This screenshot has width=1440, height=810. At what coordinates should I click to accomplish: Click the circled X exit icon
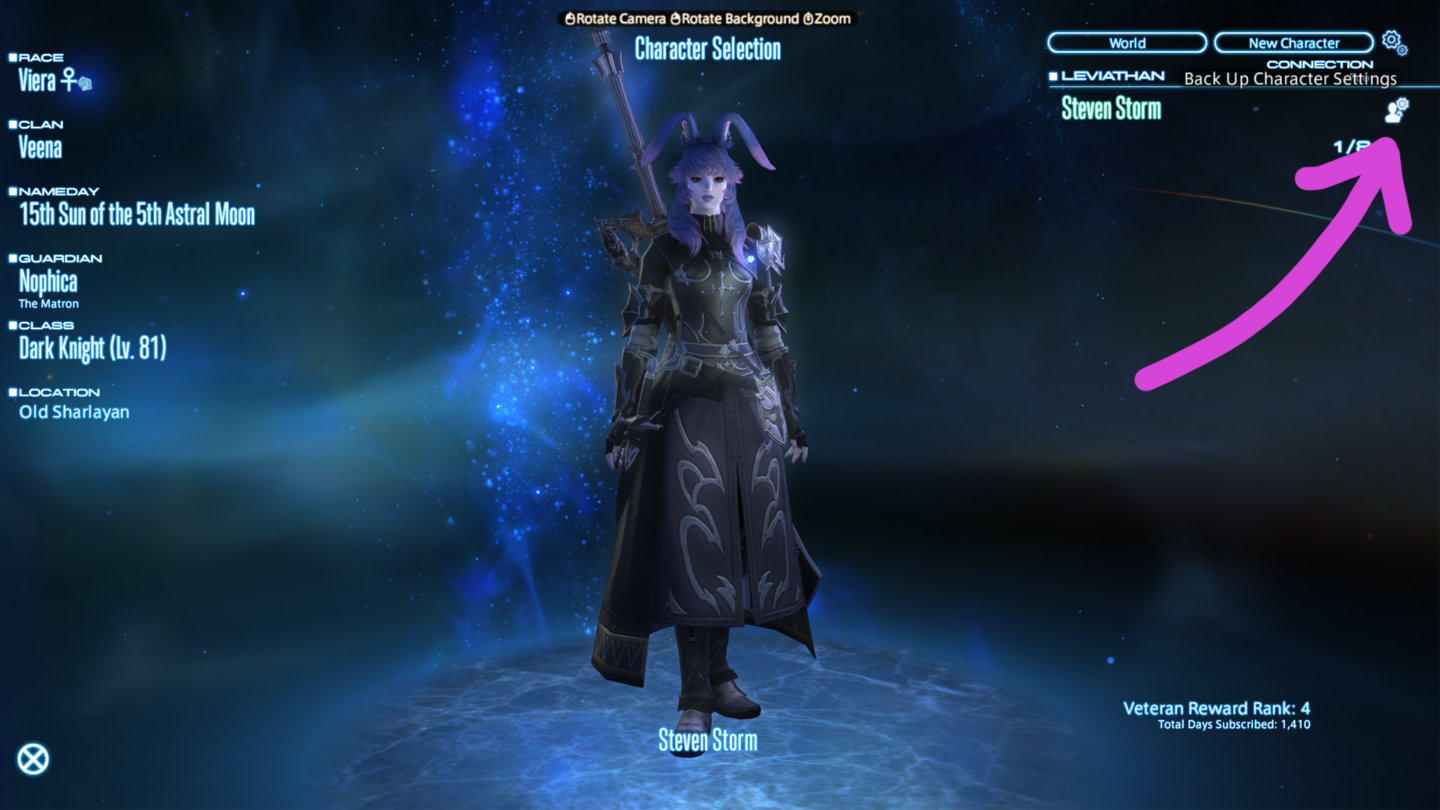coord(35,760)
